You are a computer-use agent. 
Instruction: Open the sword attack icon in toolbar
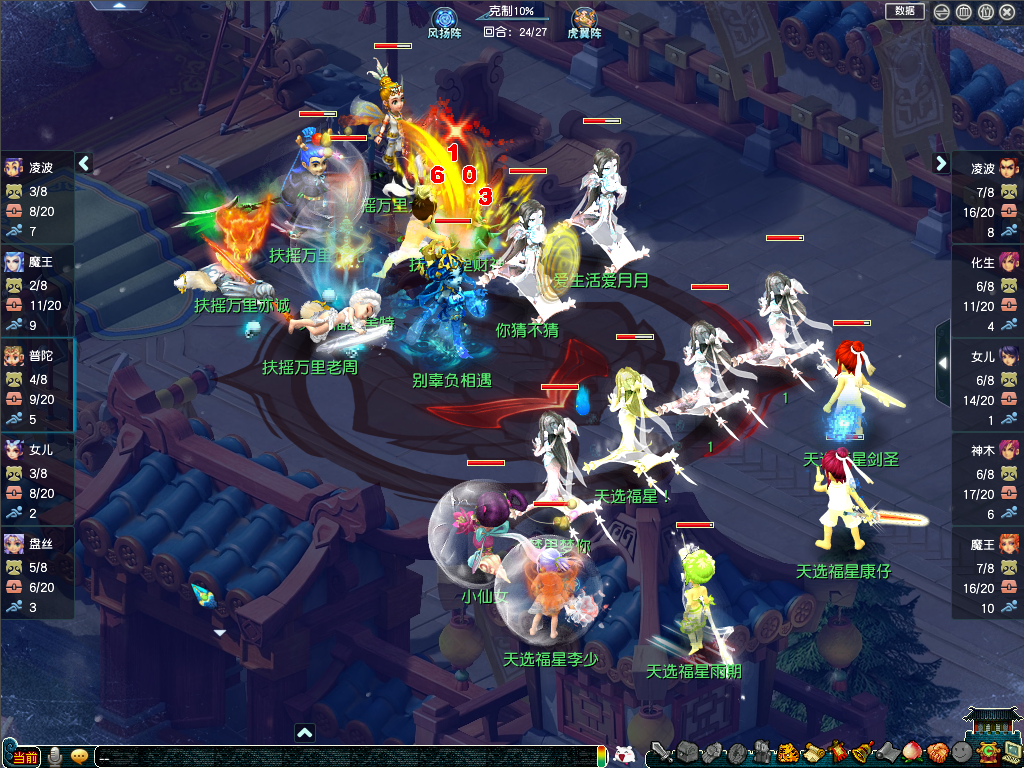point(660,752)
